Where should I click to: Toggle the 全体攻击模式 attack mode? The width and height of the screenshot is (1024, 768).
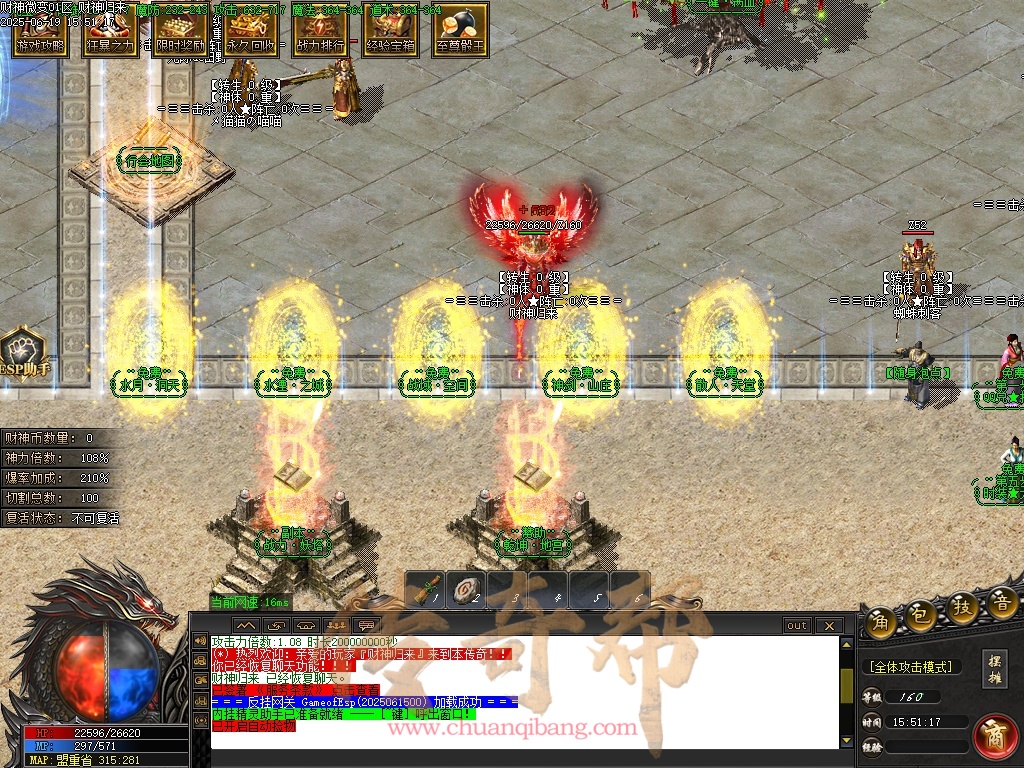(x=910, y=667)
